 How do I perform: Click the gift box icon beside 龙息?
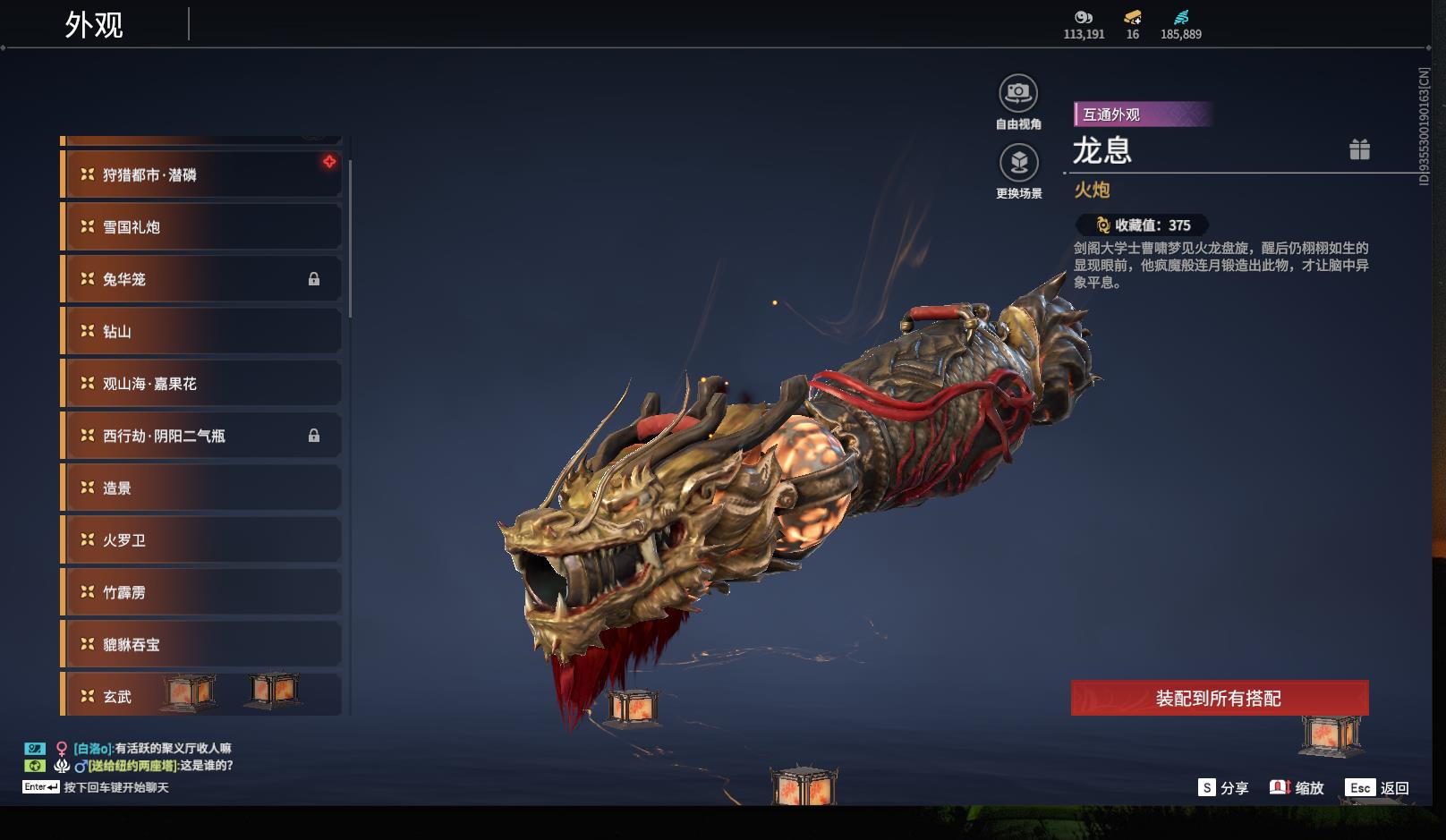tap(1359, 149)
